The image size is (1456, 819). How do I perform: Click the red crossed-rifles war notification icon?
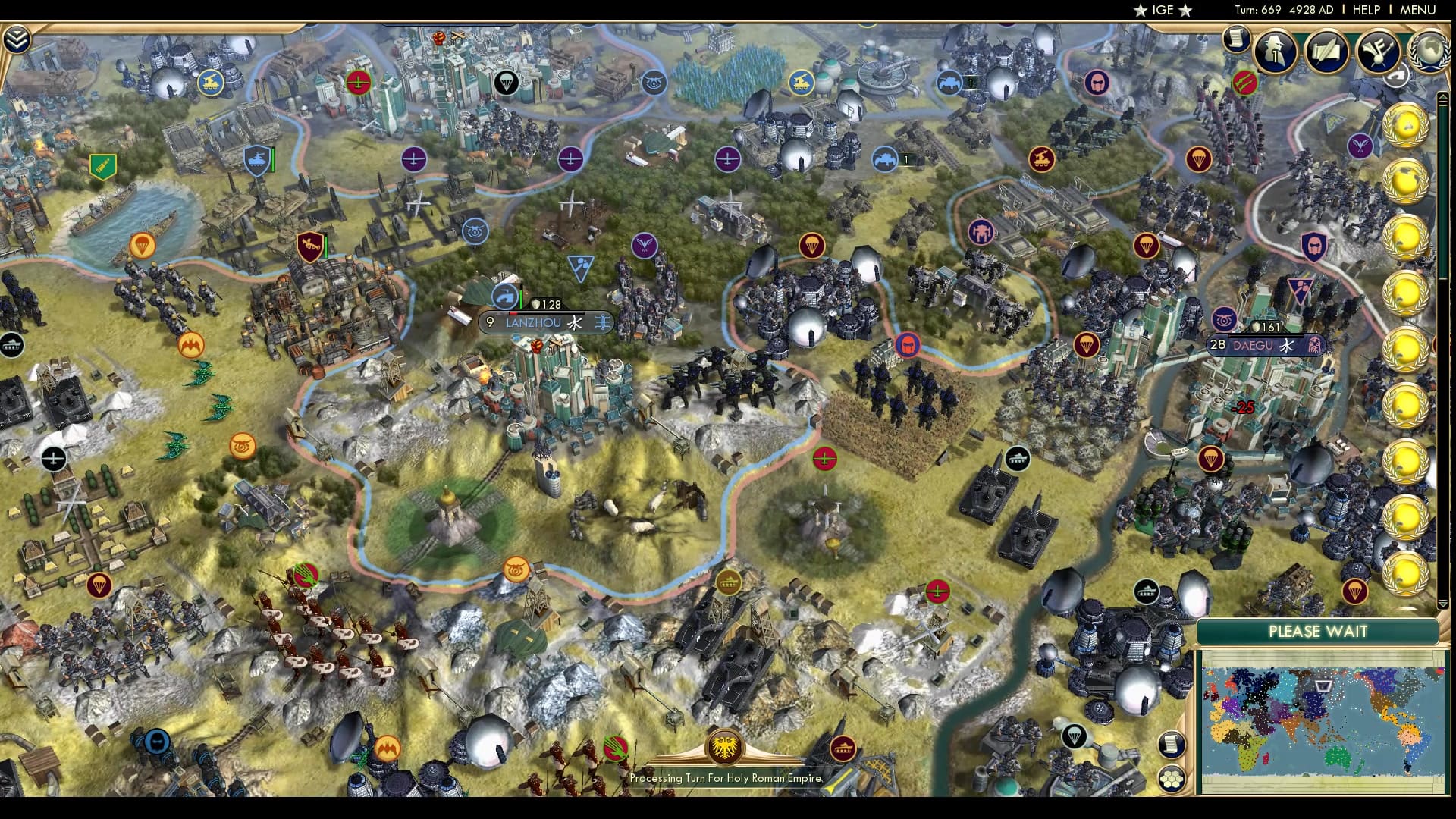pyautogui.click(x=1244, y=82)
